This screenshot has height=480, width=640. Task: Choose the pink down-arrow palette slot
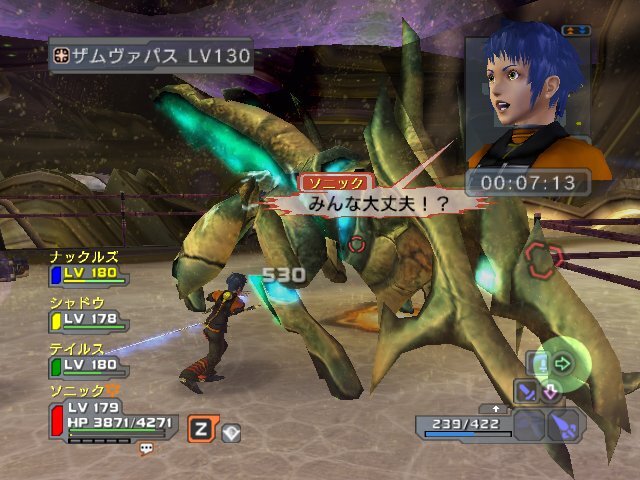pos(551,391)
